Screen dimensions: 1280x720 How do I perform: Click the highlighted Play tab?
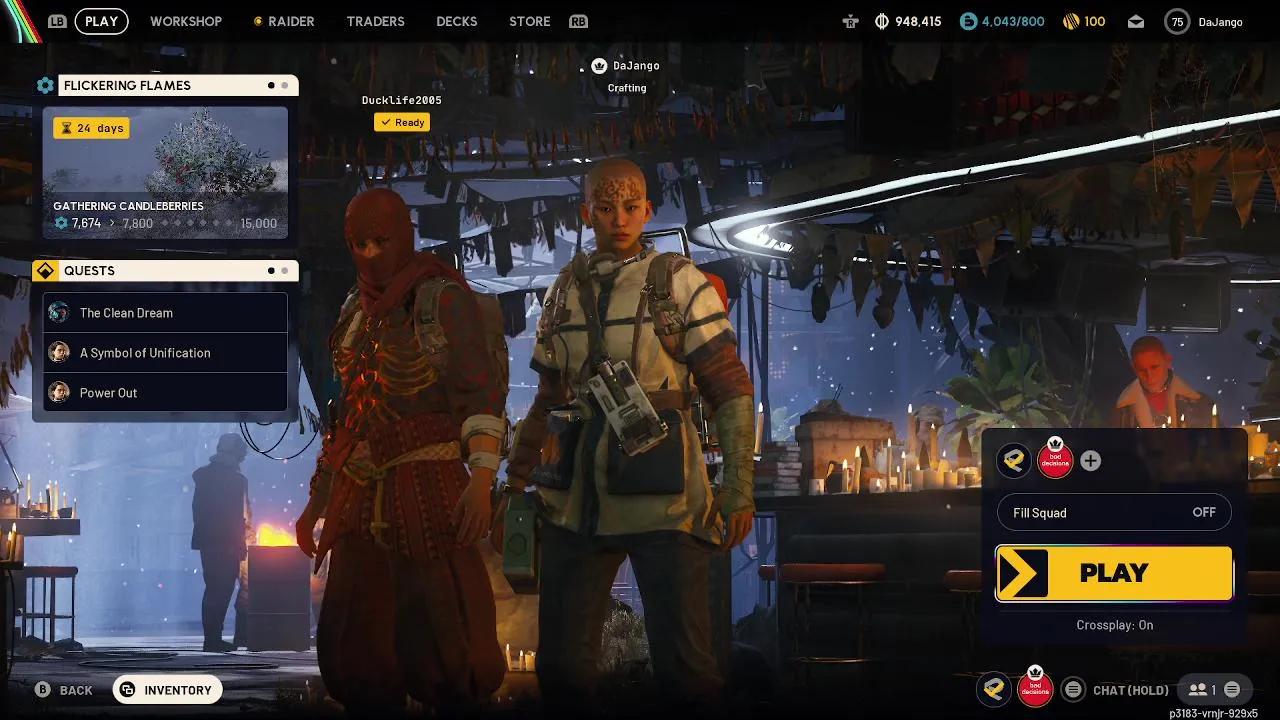tap(101, 21)
